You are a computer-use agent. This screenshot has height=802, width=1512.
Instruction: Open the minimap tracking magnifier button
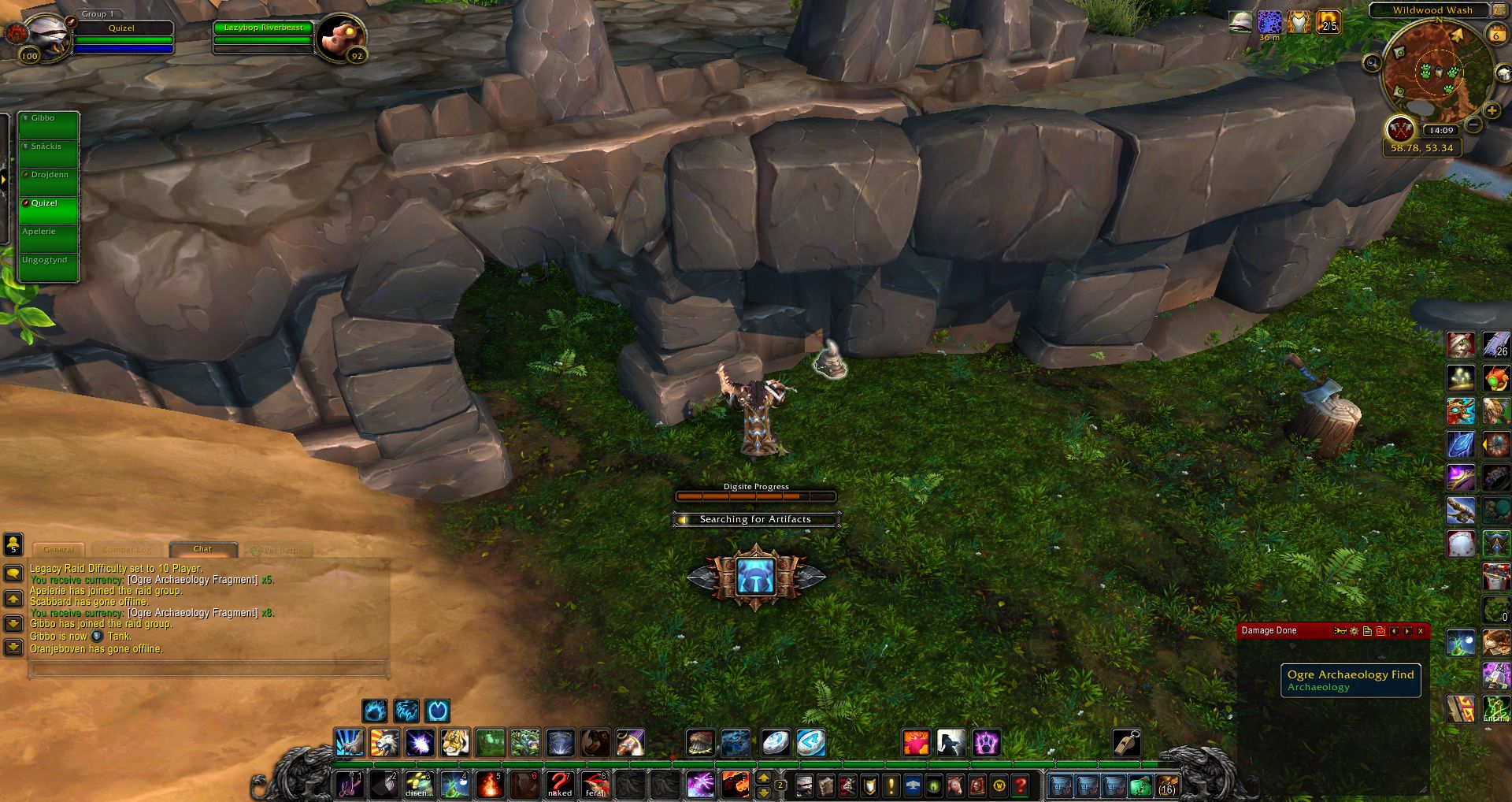click(1372, 63)
